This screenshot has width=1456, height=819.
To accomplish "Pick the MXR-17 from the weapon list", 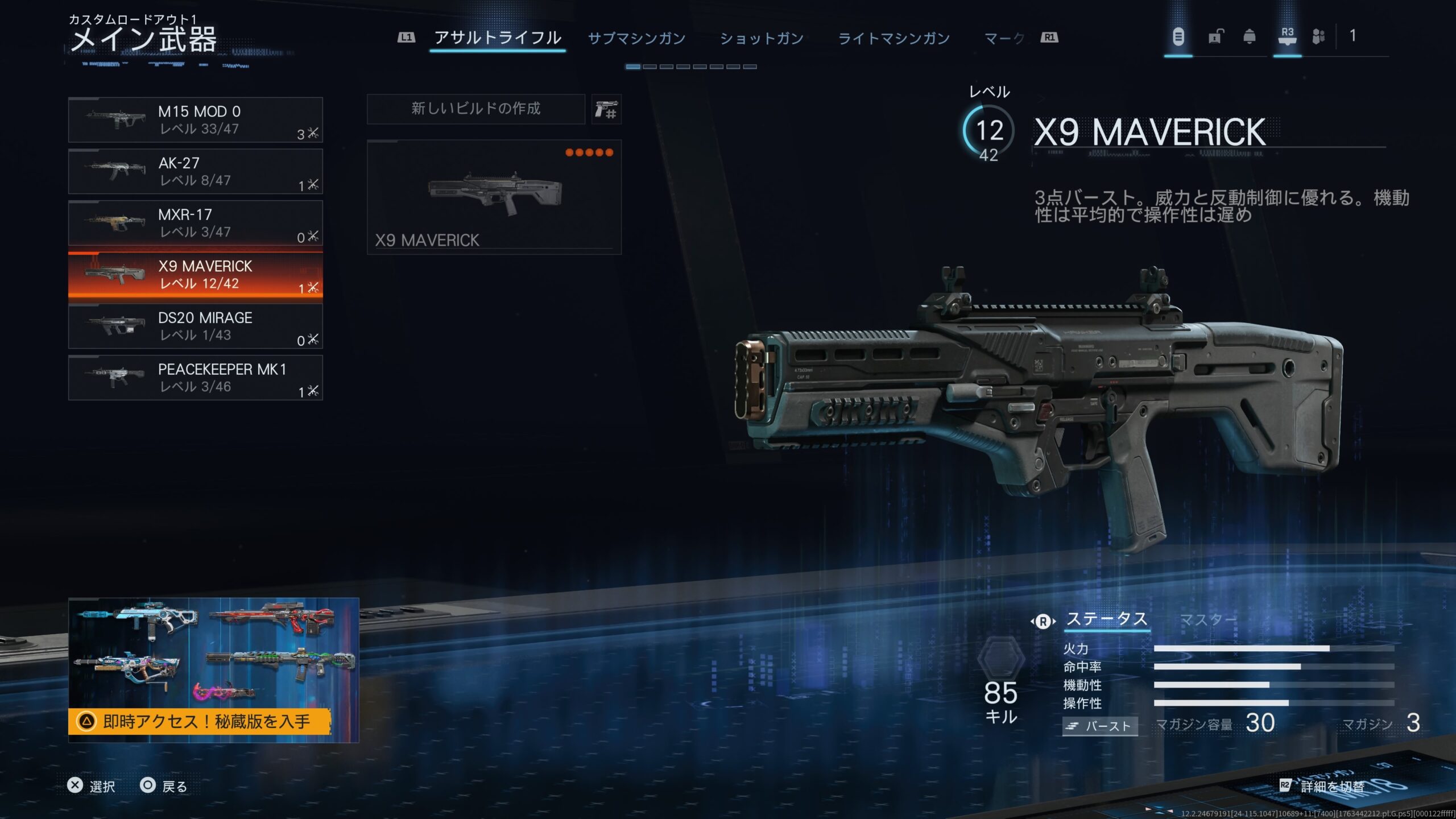I will [195, 223].
